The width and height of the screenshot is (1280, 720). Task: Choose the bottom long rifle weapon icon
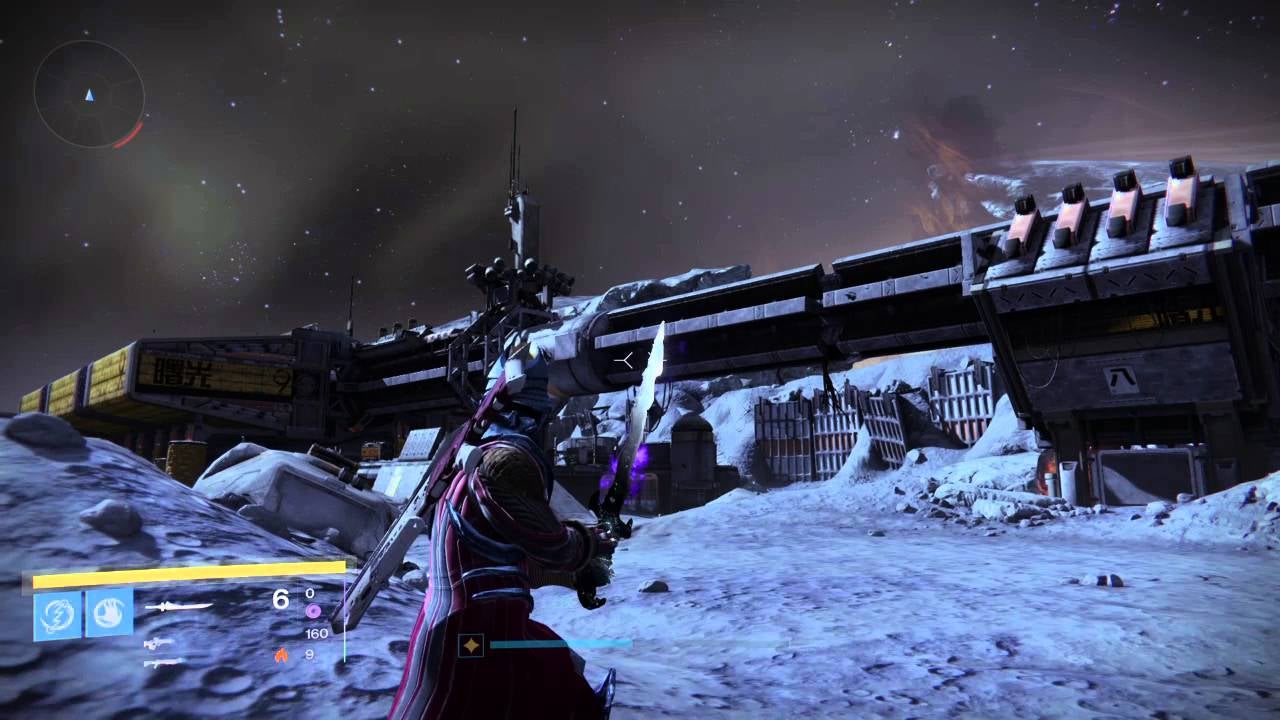tap(163, 662)
